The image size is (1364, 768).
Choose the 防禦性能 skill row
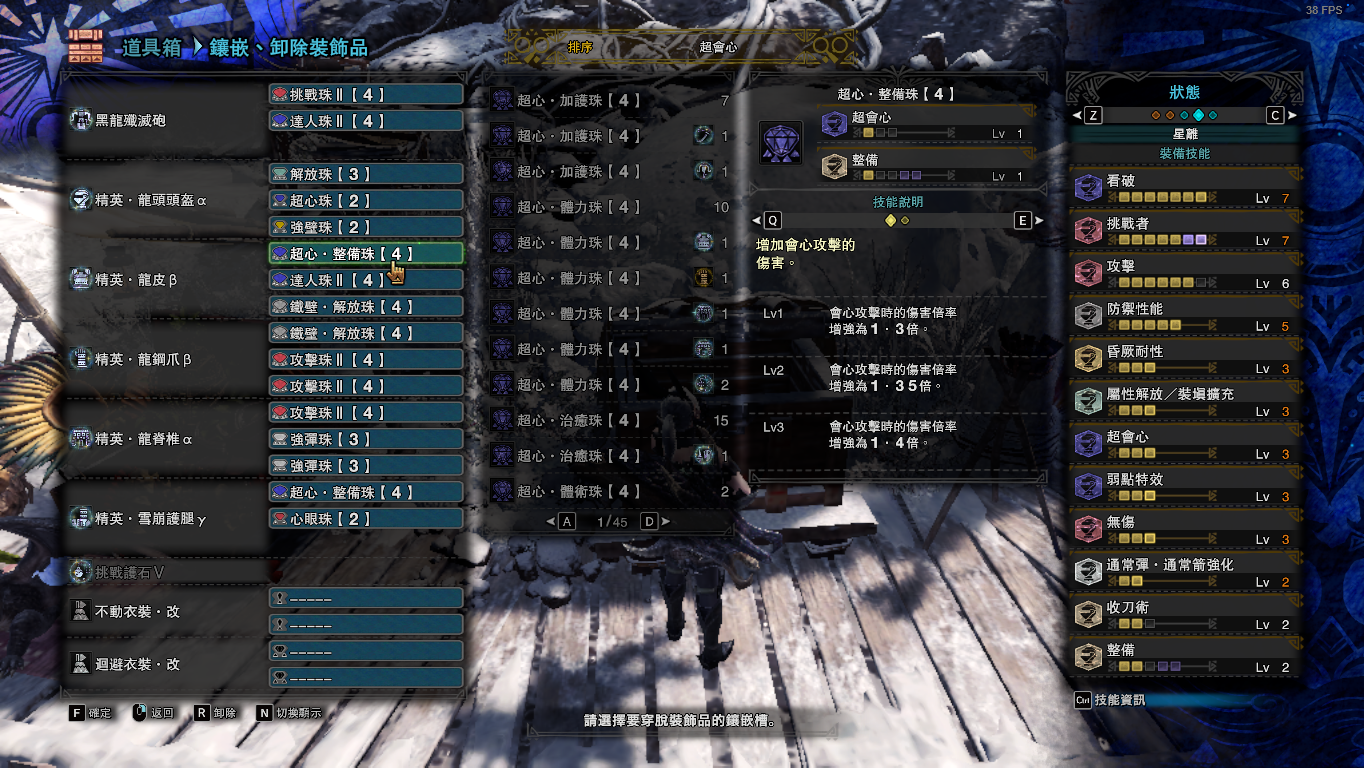tap(1184, 317)
